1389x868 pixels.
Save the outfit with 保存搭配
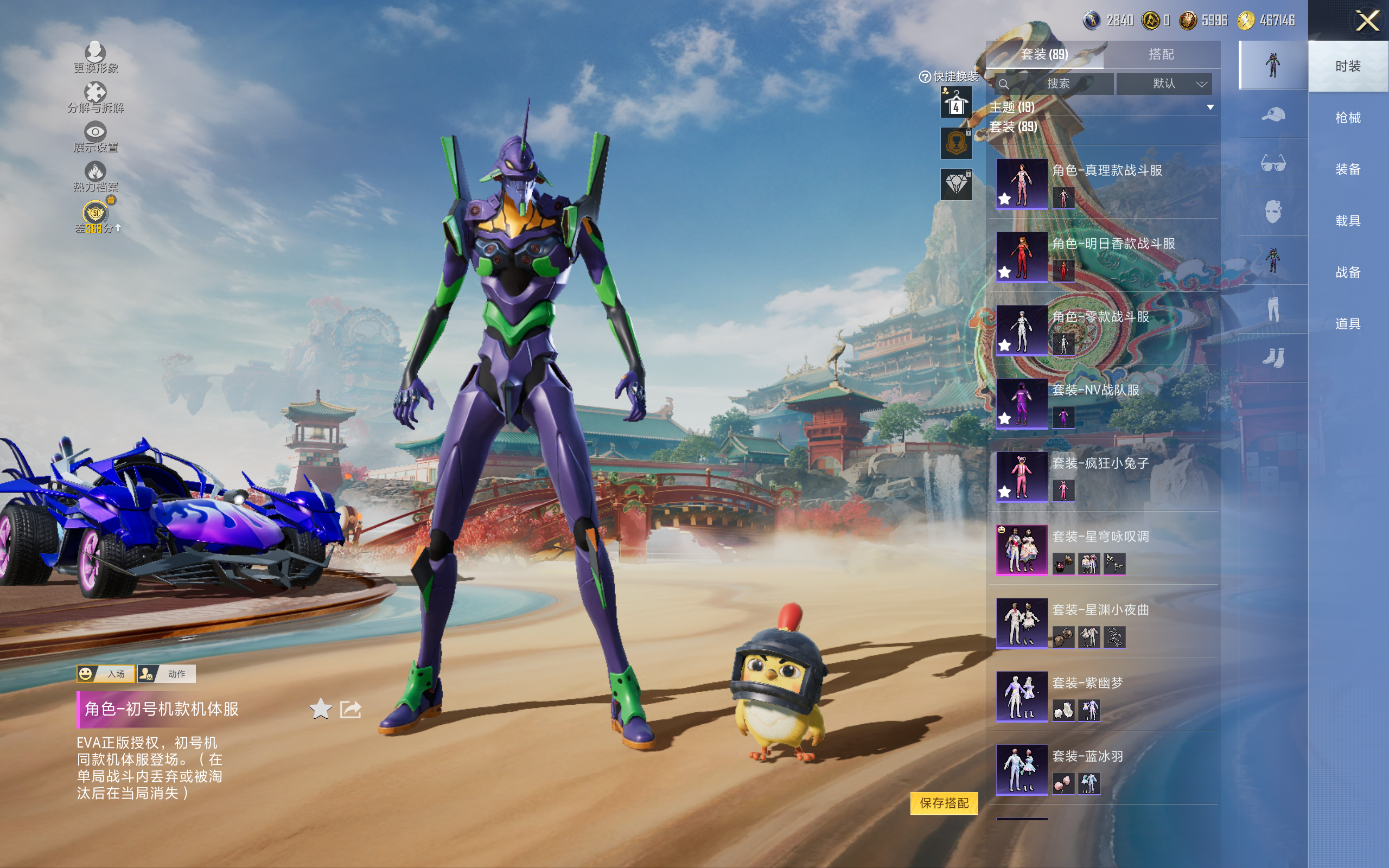(944, 802)
